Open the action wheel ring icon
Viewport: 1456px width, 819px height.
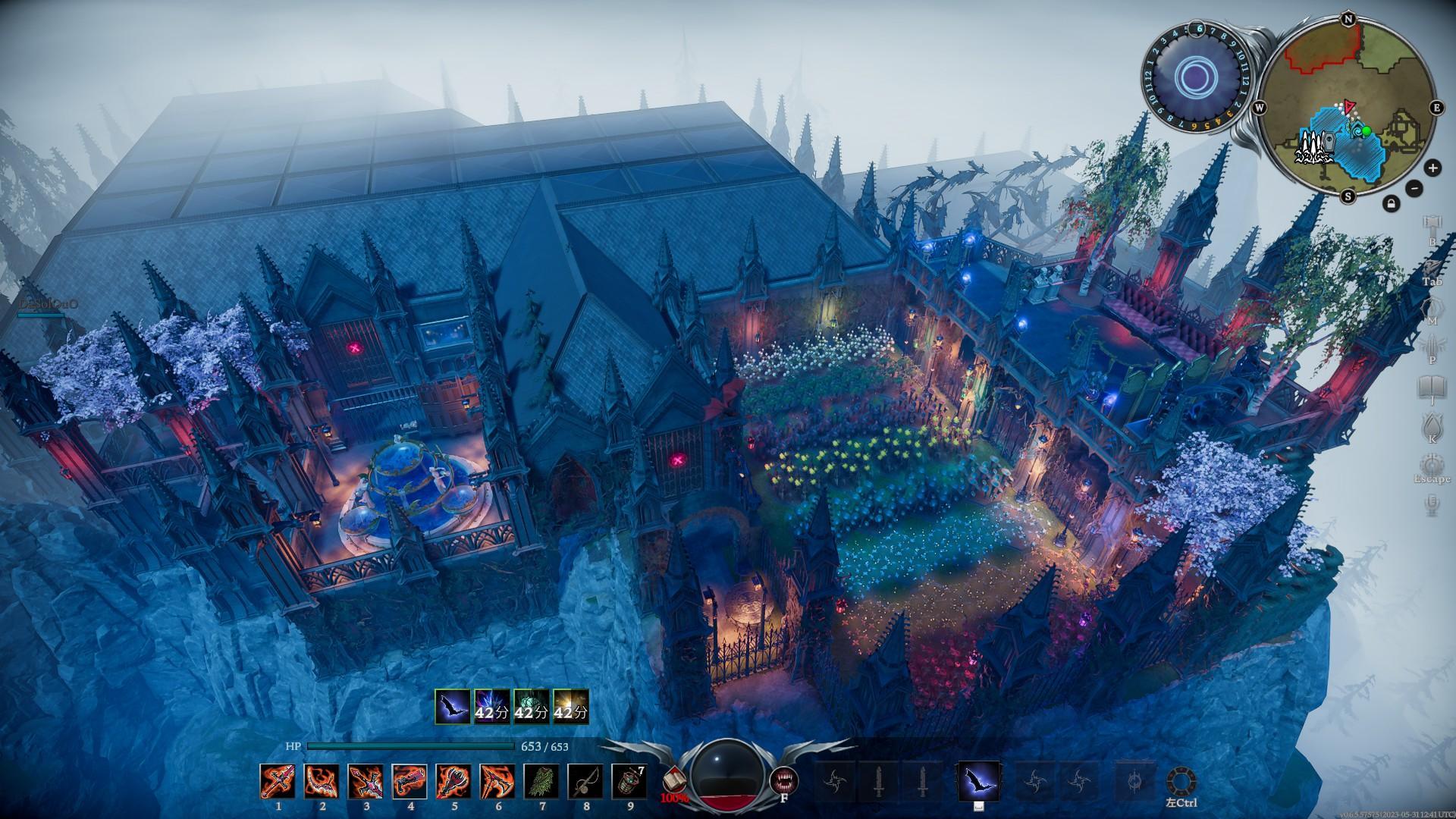coord(1182,781)
